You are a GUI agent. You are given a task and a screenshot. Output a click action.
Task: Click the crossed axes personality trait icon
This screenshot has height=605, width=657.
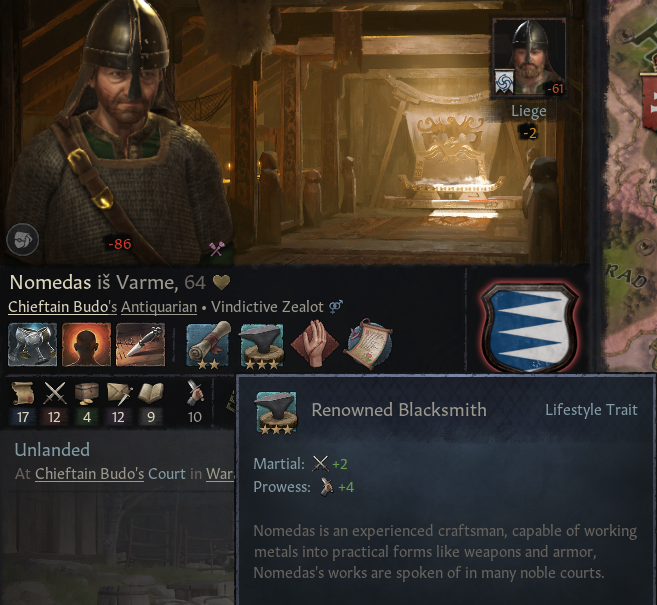coord(32,343)
